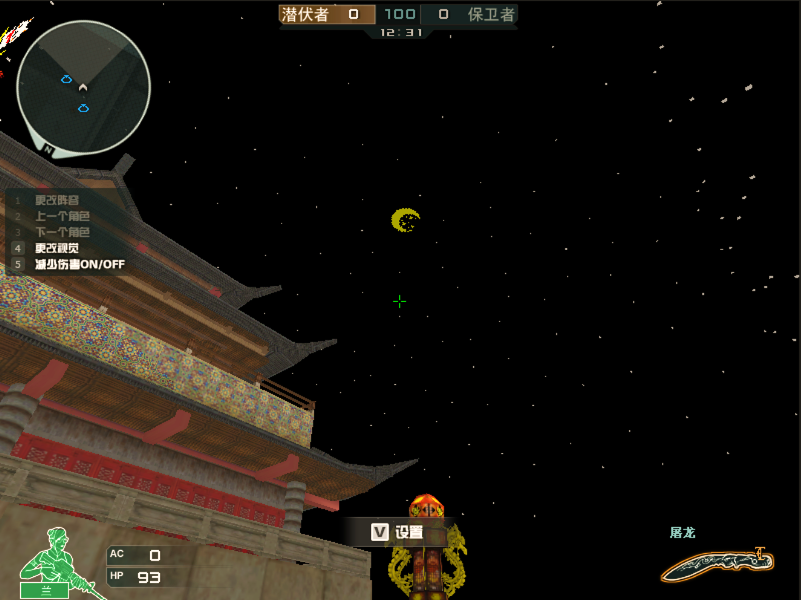The width and height of the screenshot is (801, 600).
Task: Open the 设置 settings panel
Action: pos(397,533)
